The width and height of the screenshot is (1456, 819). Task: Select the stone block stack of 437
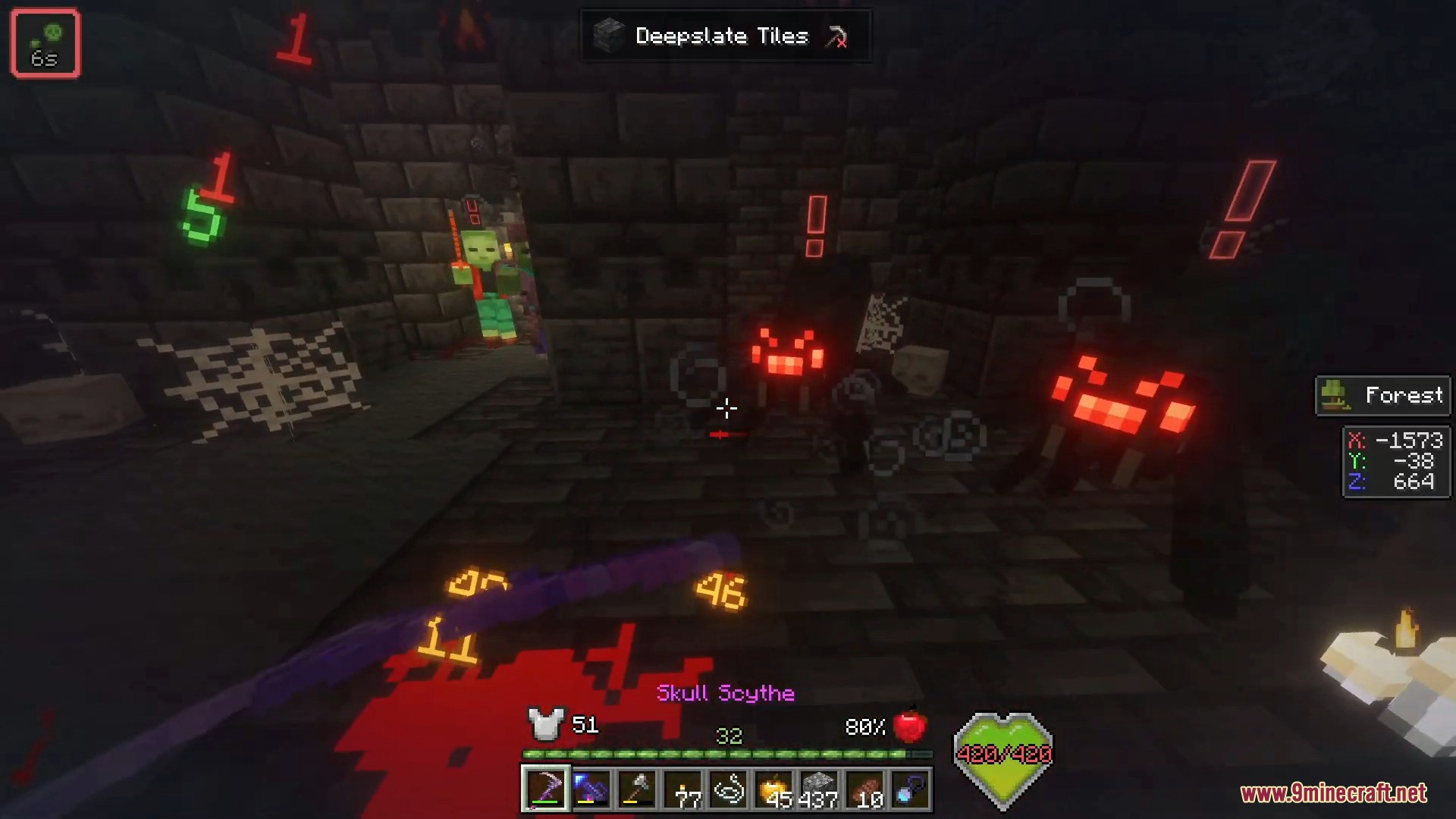[x=819, y=789]
